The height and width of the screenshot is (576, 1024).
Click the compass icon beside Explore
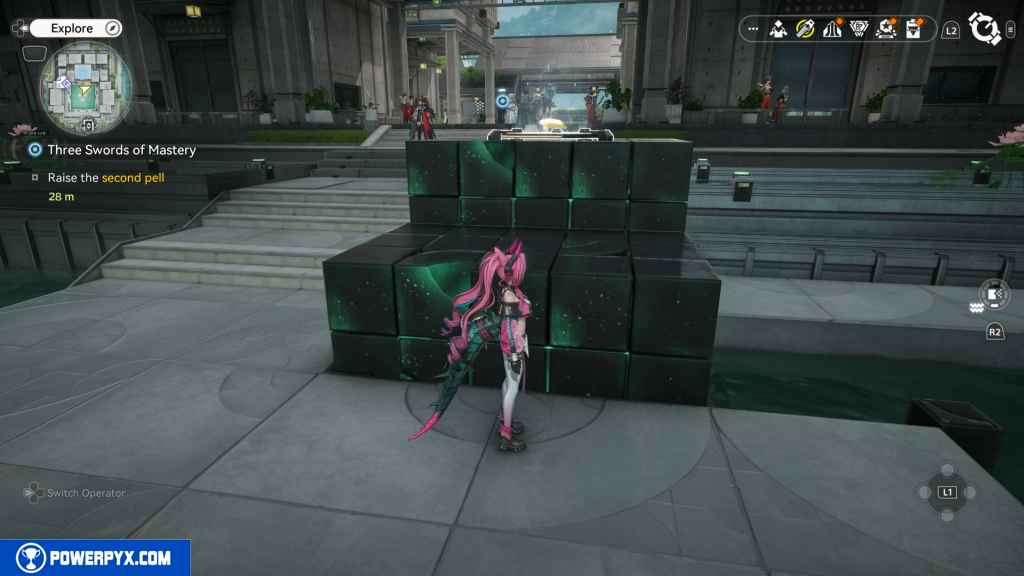[x=112, y=28]
